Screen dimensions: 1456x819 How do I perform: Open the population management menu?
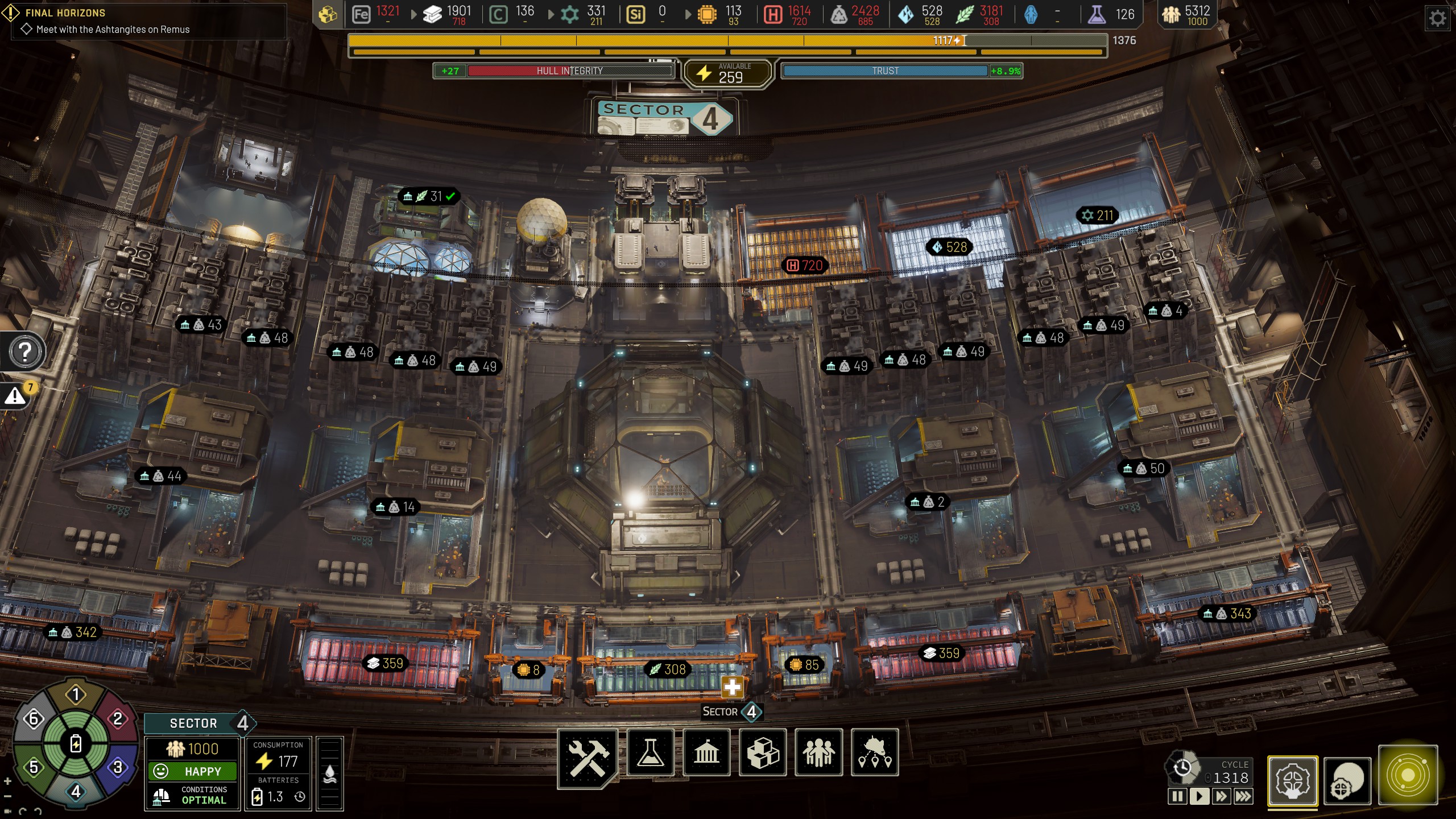(x=818, y=753)
